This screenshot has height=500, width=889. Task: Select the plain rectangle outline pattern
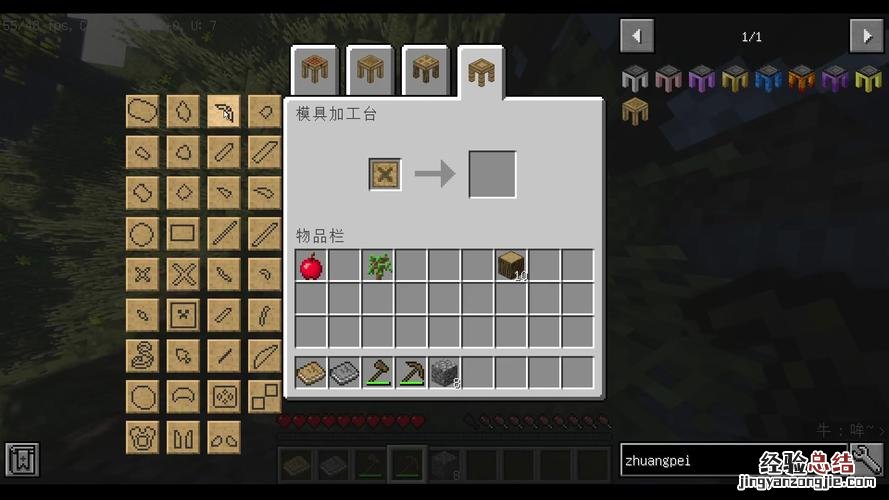coord(183,233)
